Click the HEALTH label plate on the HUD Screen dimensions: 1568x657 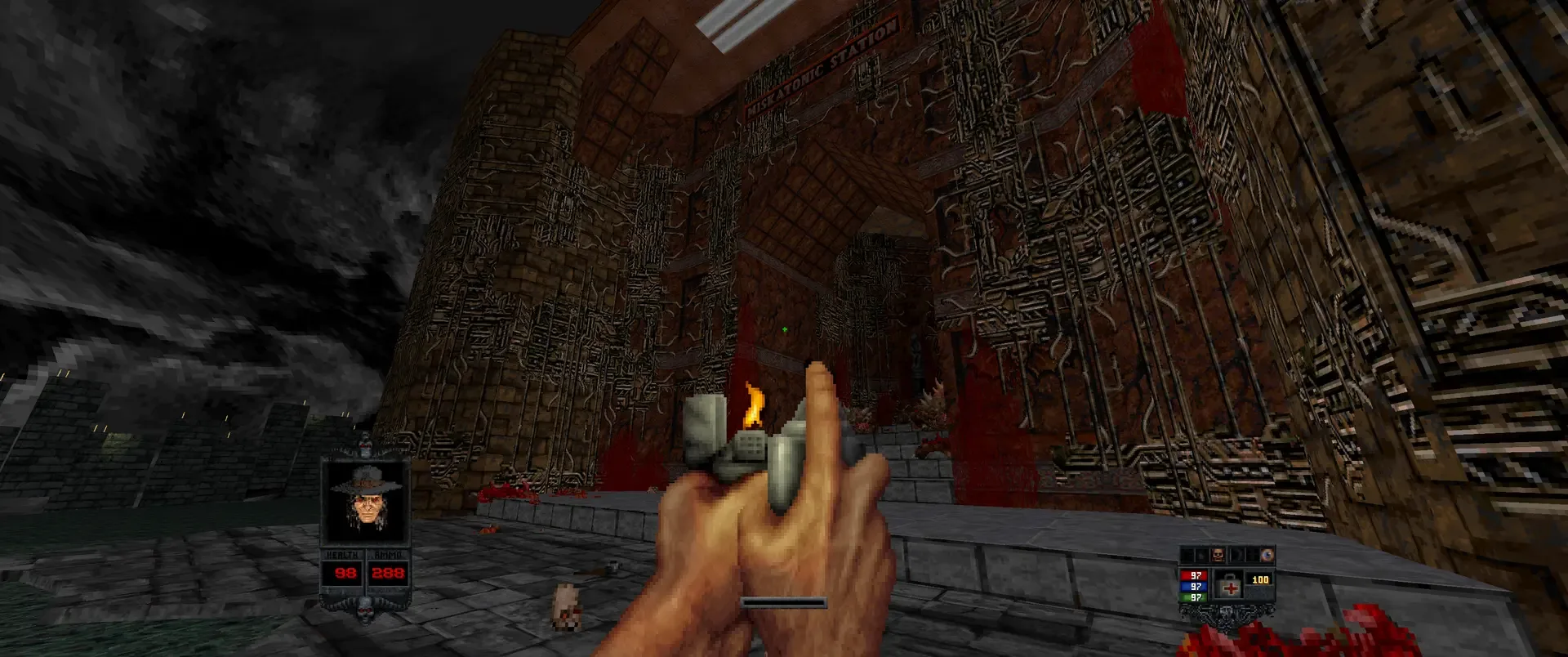pyautogui.click(x=342, y=555)
